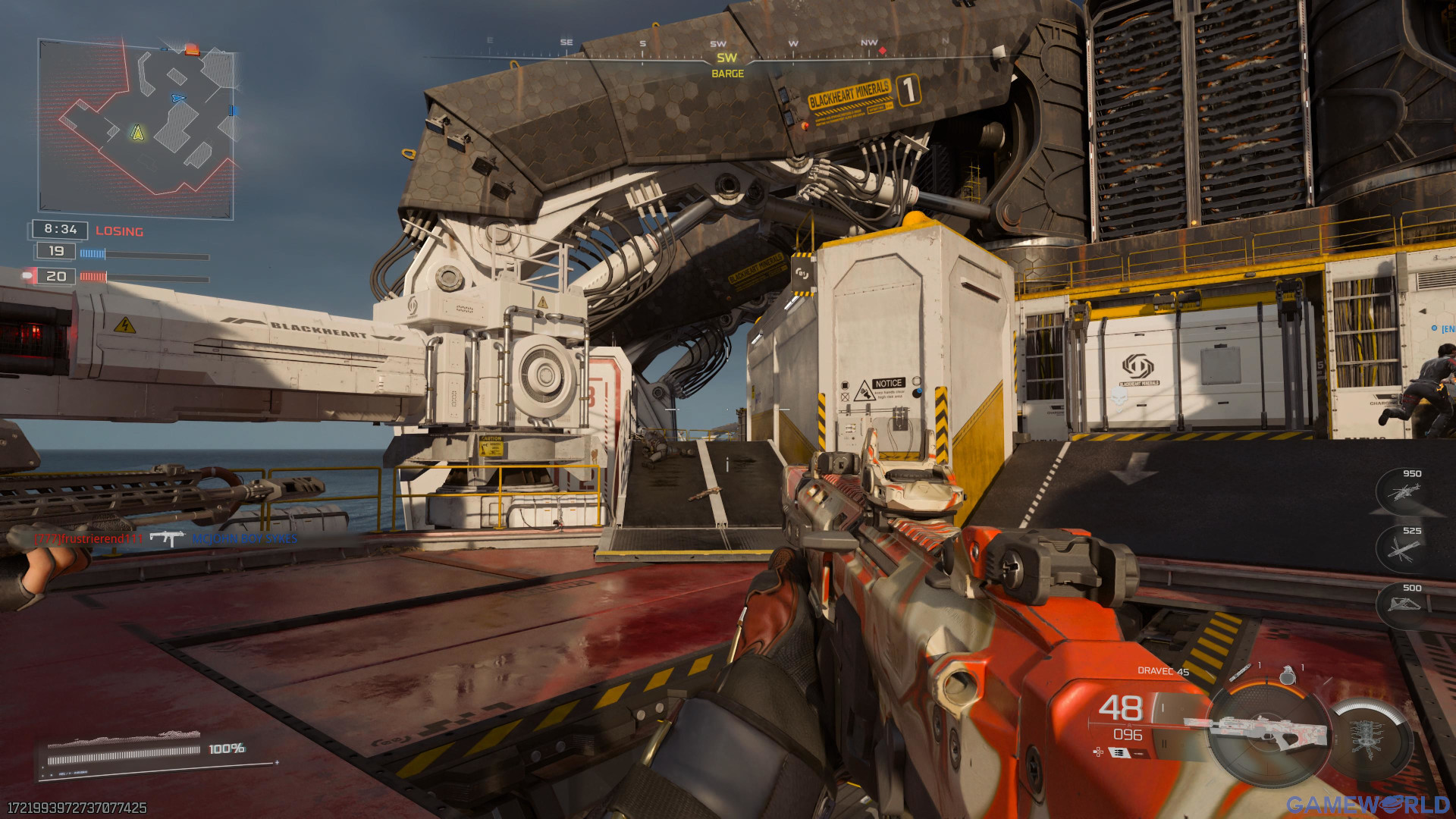Viewport: 1456px width, 819px height.
Task: Click the kill feed entry for frustrierend111
Action: point(89,538)
